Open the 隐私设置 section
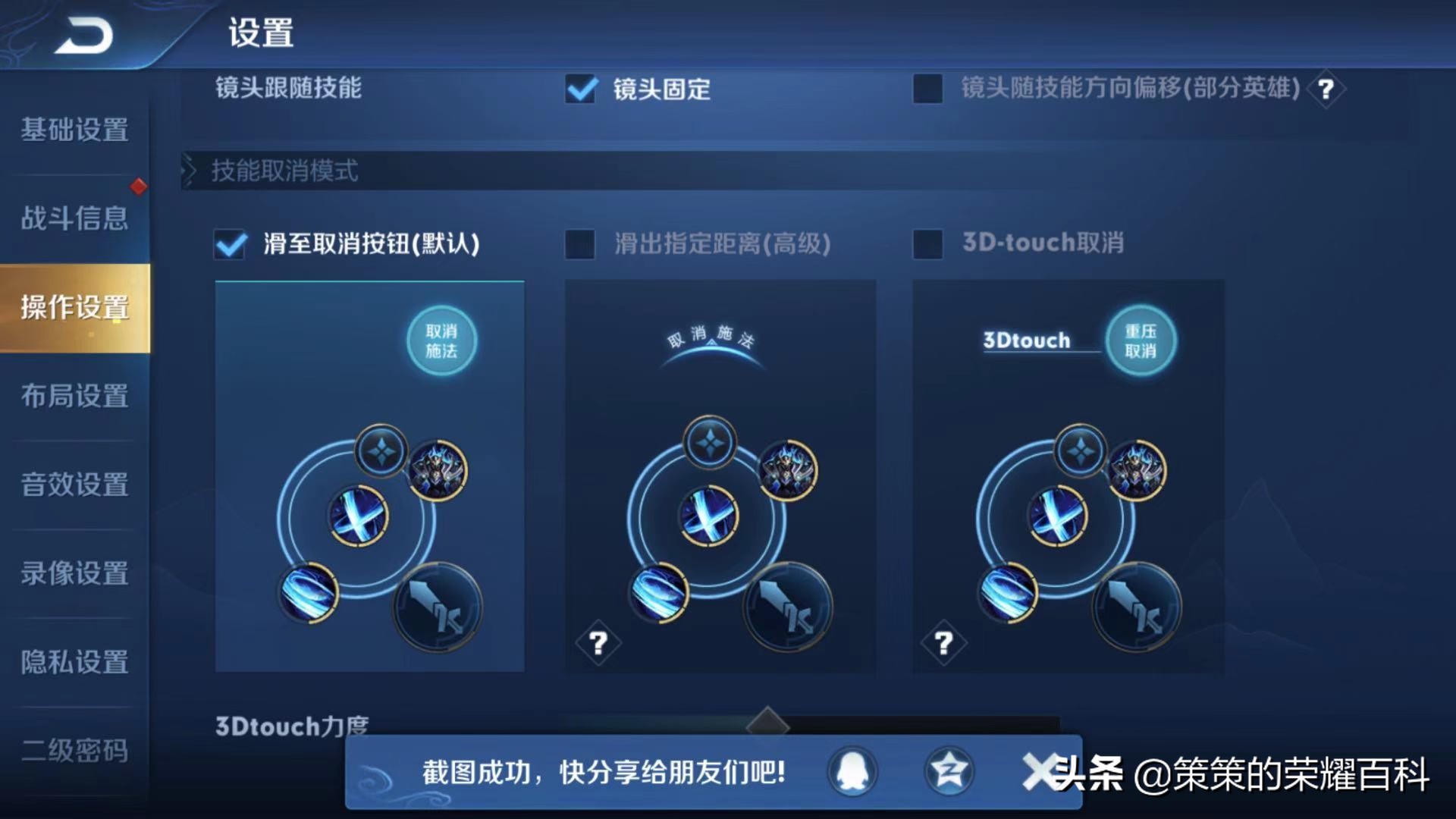Screen dimensions: 1456x819 tap(74, 662)
